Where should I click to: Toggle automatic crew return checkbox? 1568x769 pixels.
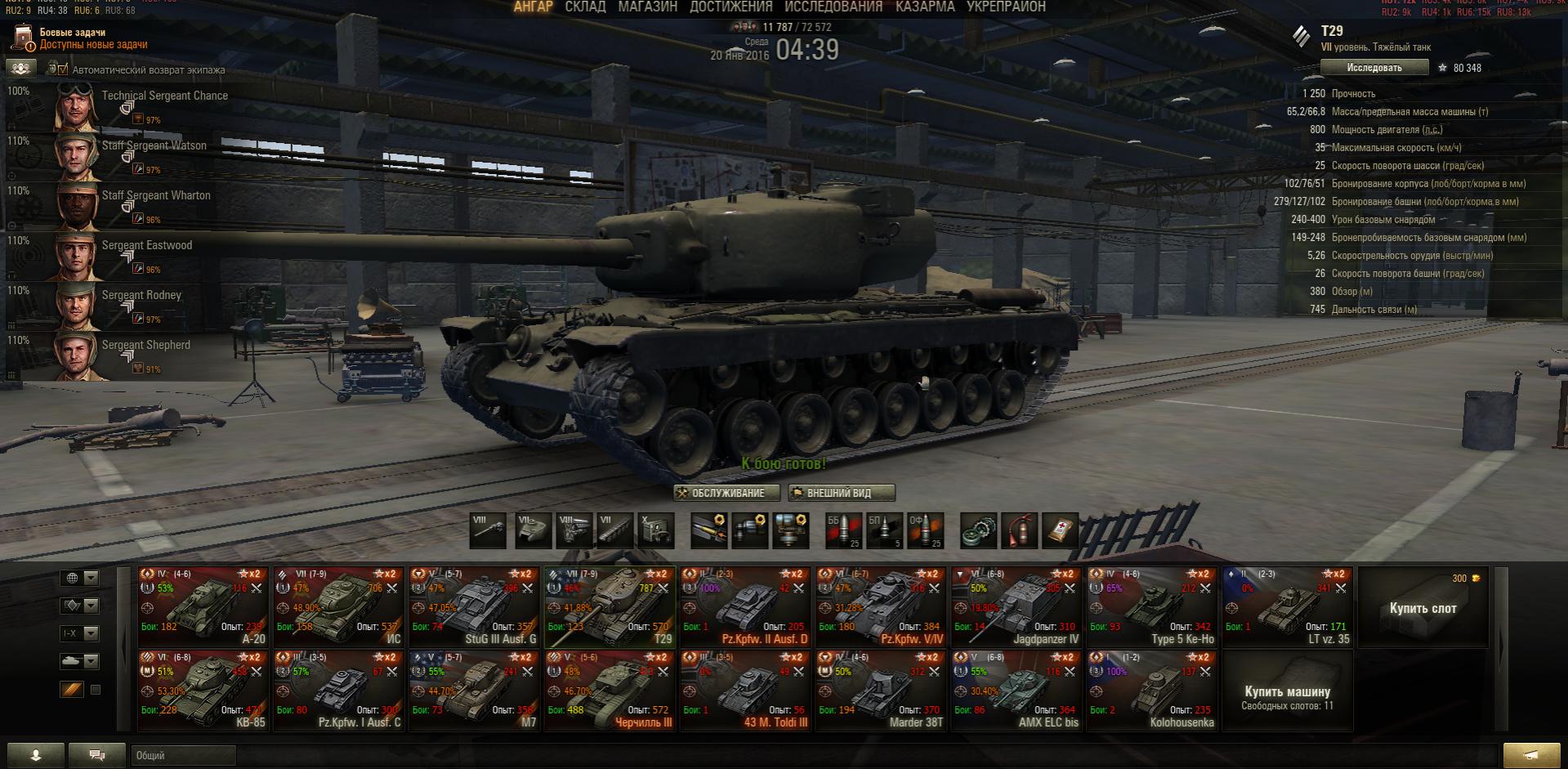pos(61,70)
